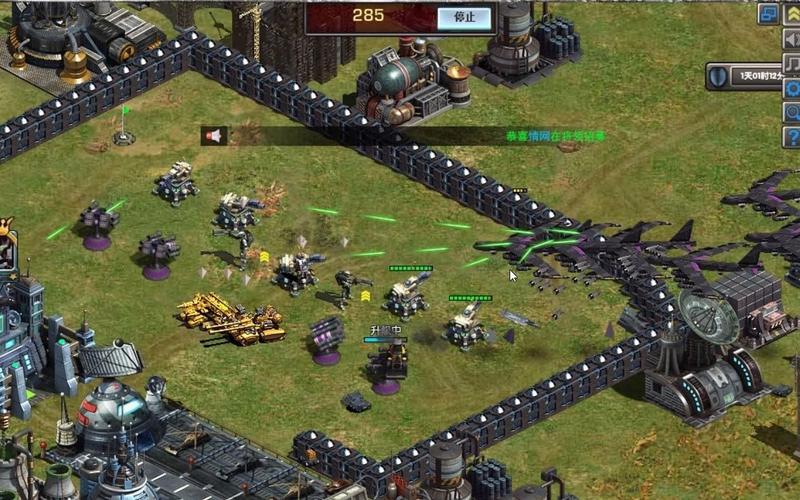Open settings via the gear icon

click(x=791, y=88)
